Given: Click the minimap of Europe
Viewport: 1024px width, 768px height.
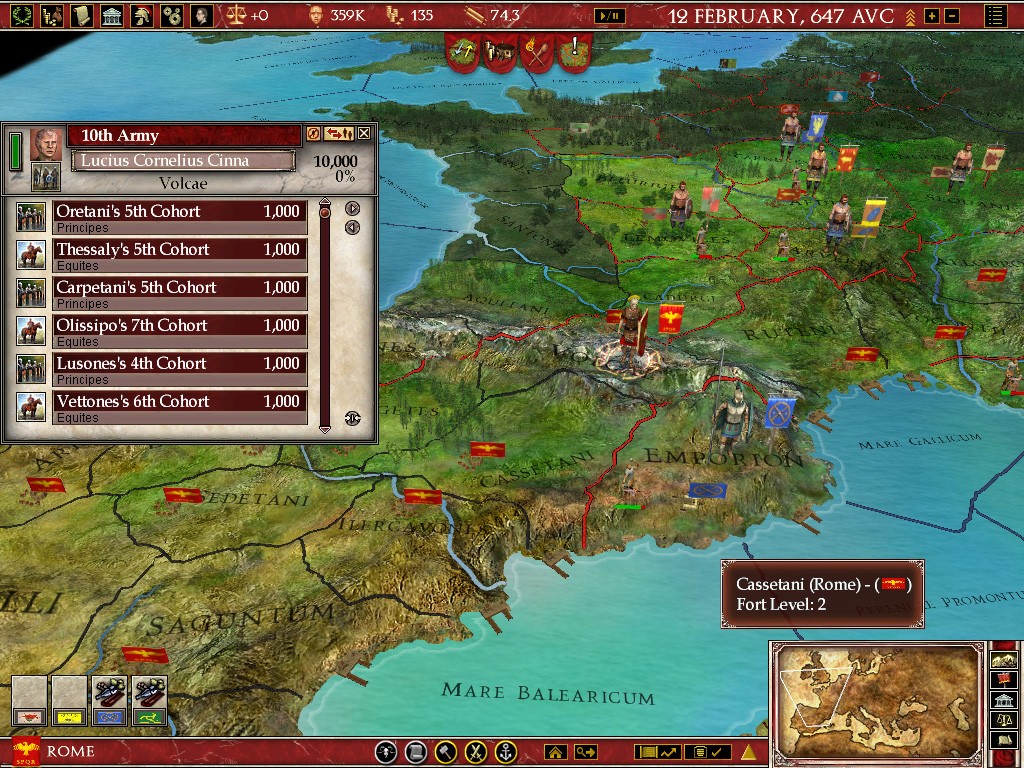Looking at the screenshot, I should tap(876, 698).
